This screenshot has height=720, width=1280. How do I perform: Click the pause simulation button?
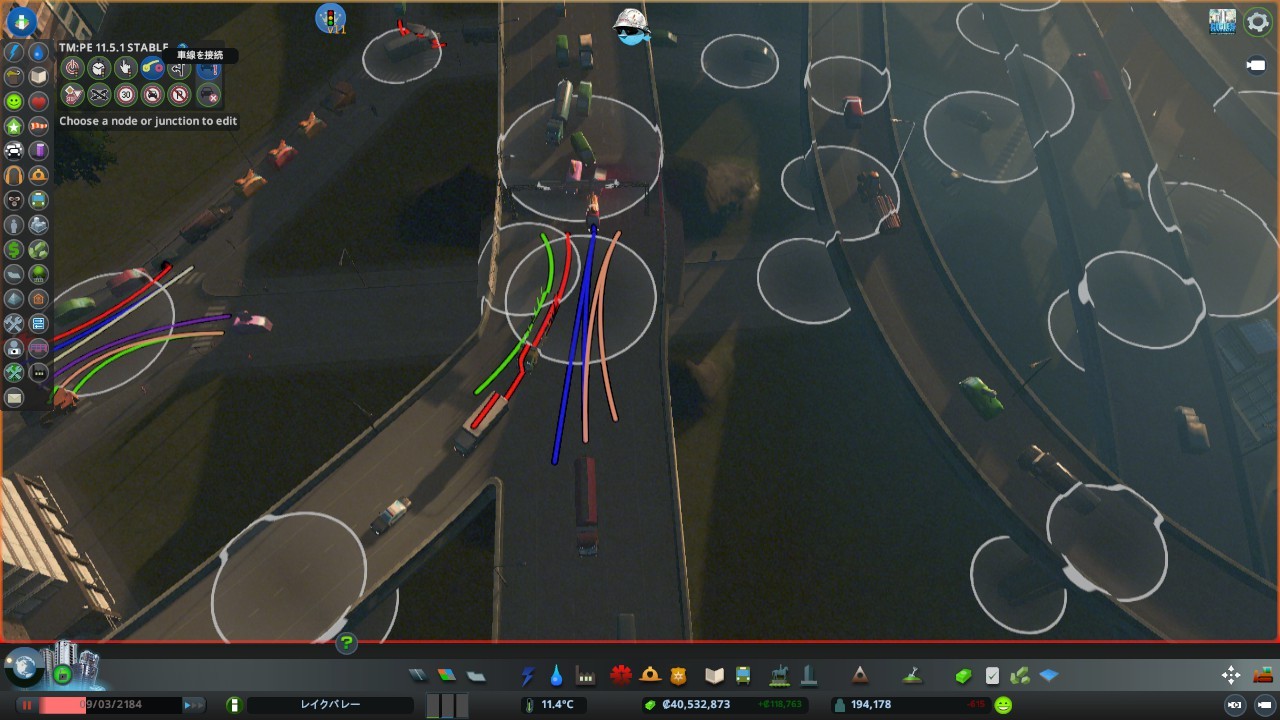27,705
